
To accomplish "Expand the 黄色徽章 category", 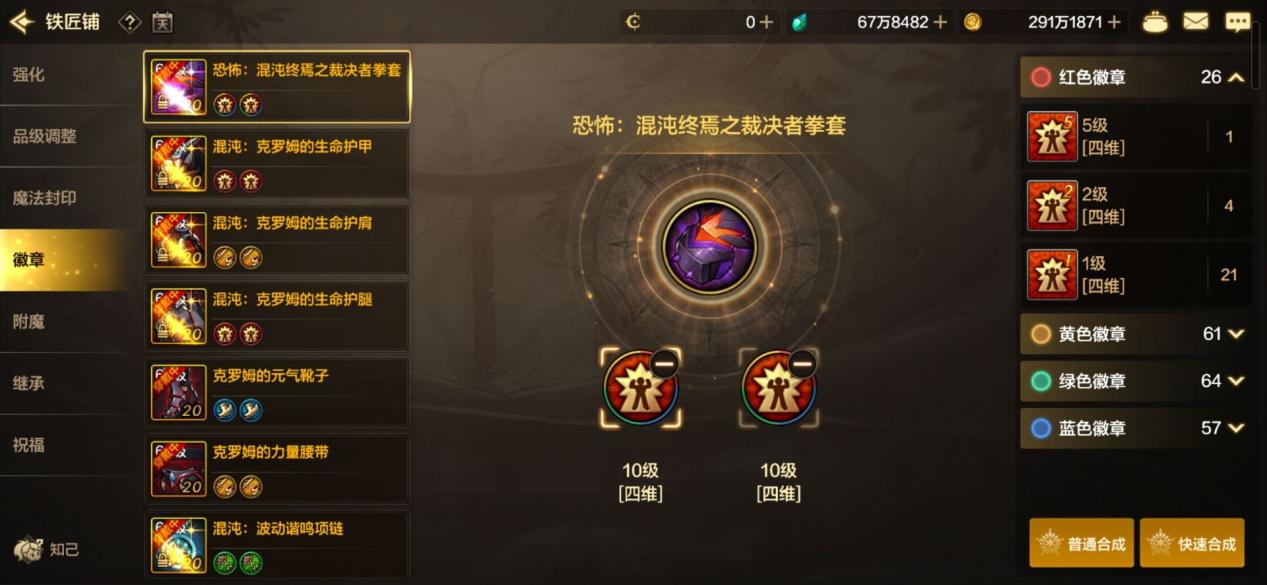I will tap(1236, 334).
